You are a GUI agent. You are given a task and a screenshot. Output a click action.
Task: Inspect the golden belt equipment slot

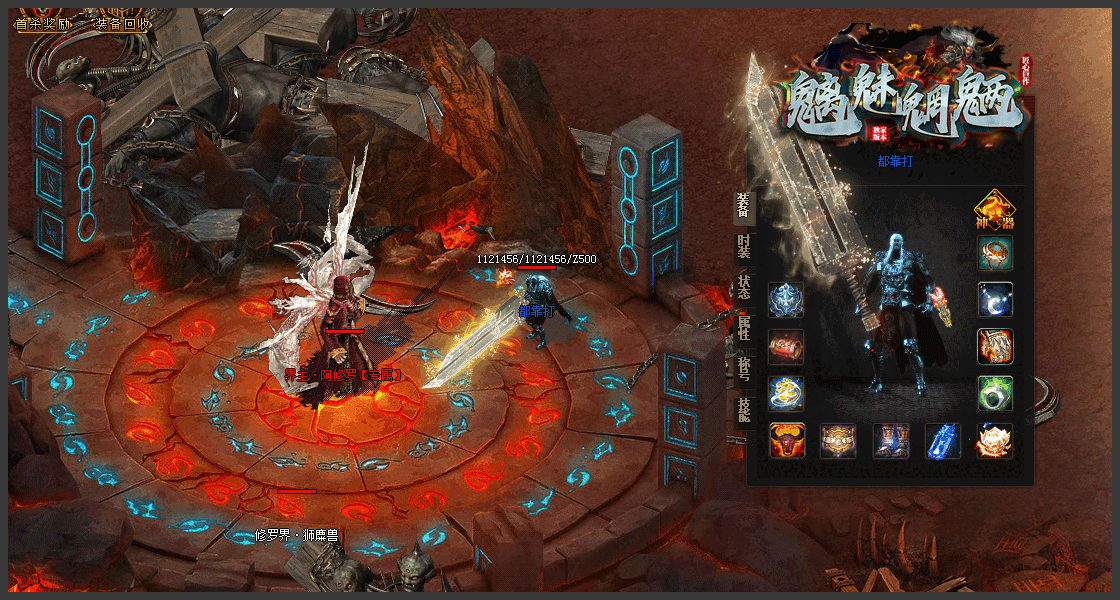[x=838, y=441]
